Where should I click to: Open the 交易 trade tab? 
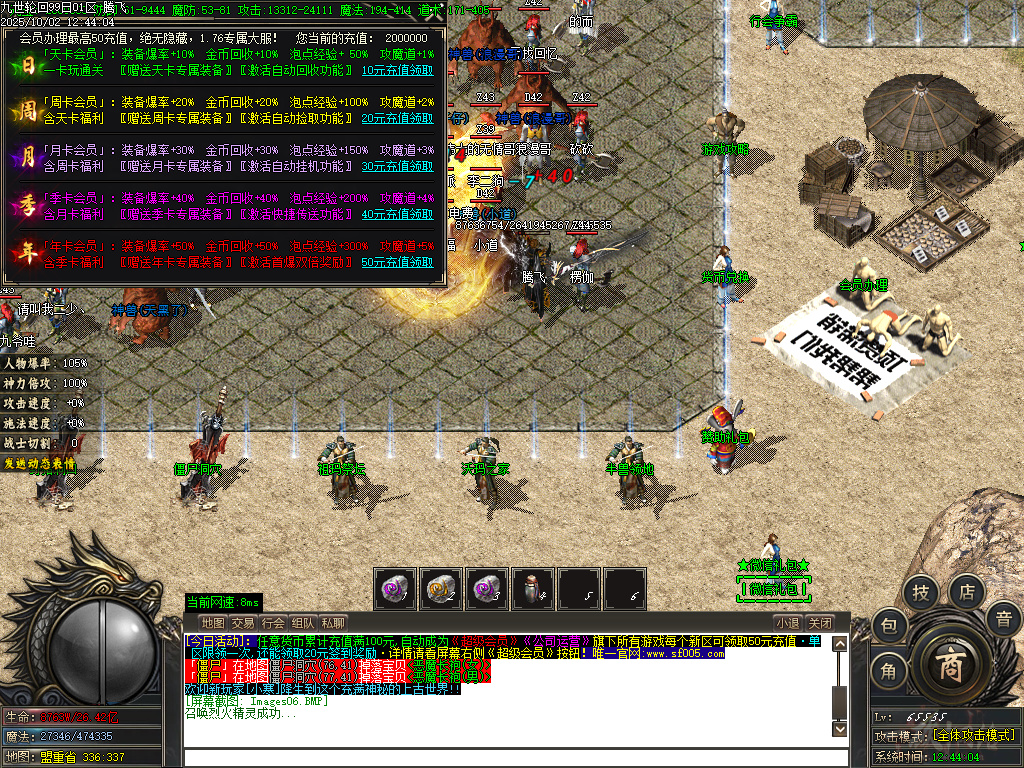[x=243, y=622]
